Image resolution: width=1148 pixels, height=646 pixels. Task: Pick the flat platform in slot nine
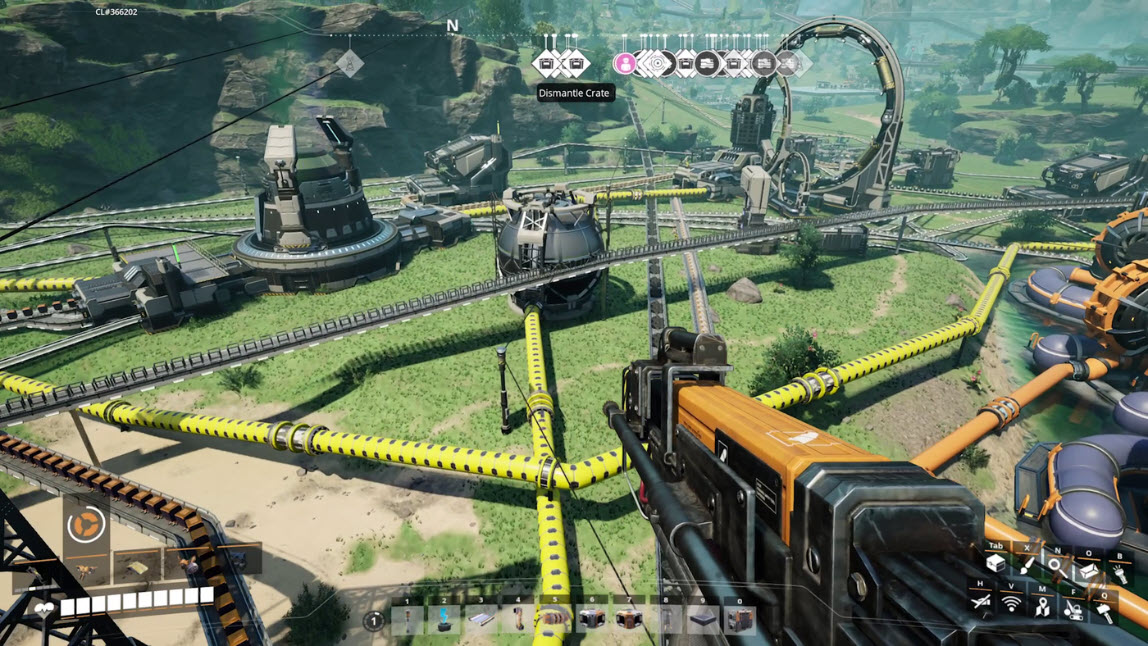point(703,621)
